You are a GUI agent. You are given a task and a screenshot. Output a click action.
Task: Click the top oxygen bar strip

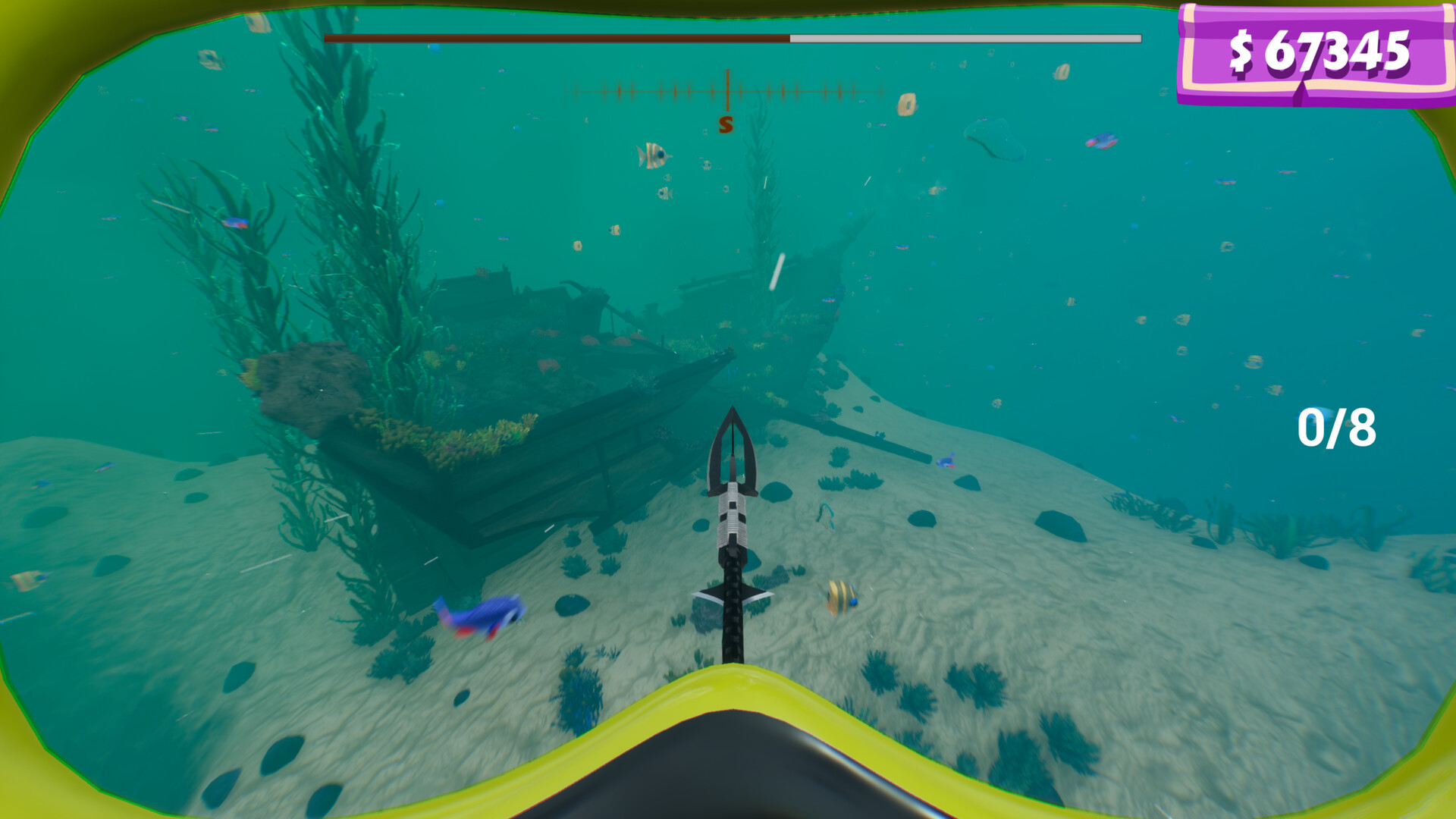click(x=732, y=35)
